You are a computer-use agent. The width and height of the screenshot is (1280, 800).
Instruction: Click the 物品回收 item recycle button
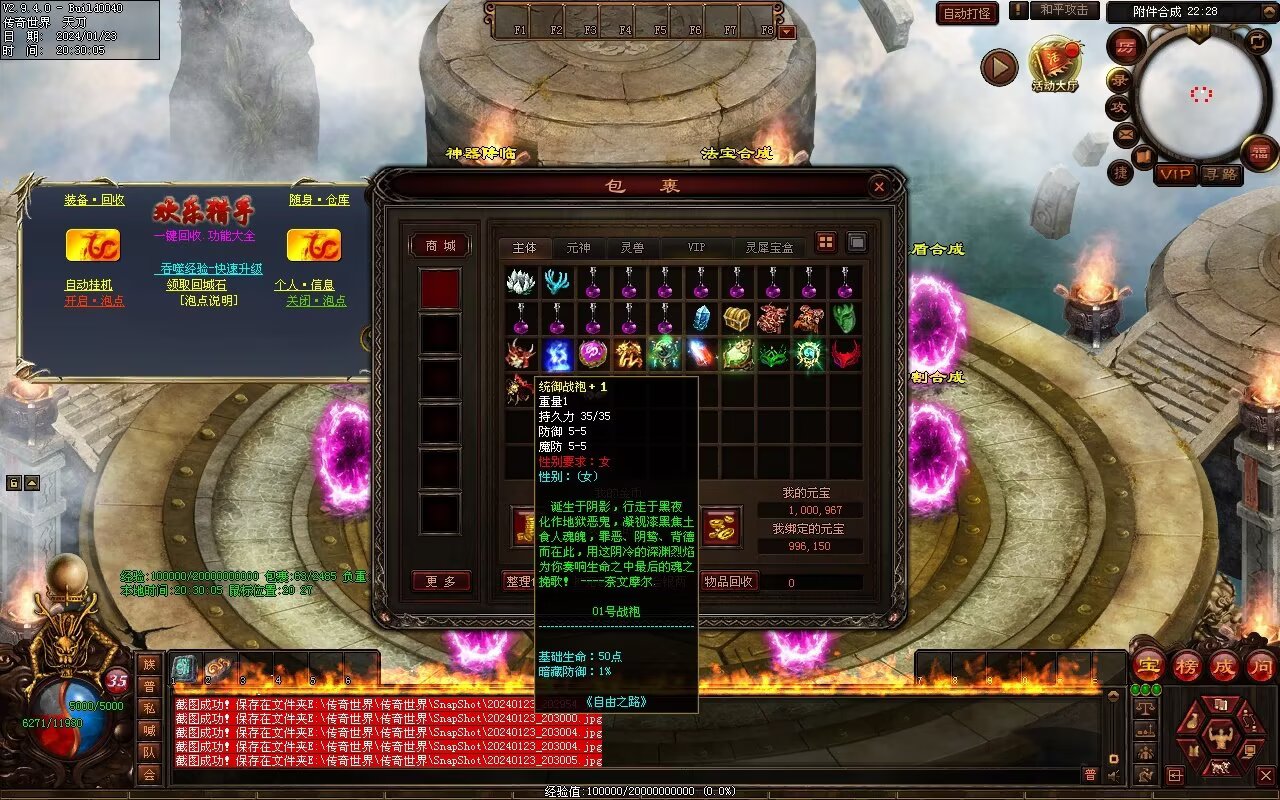729,581
